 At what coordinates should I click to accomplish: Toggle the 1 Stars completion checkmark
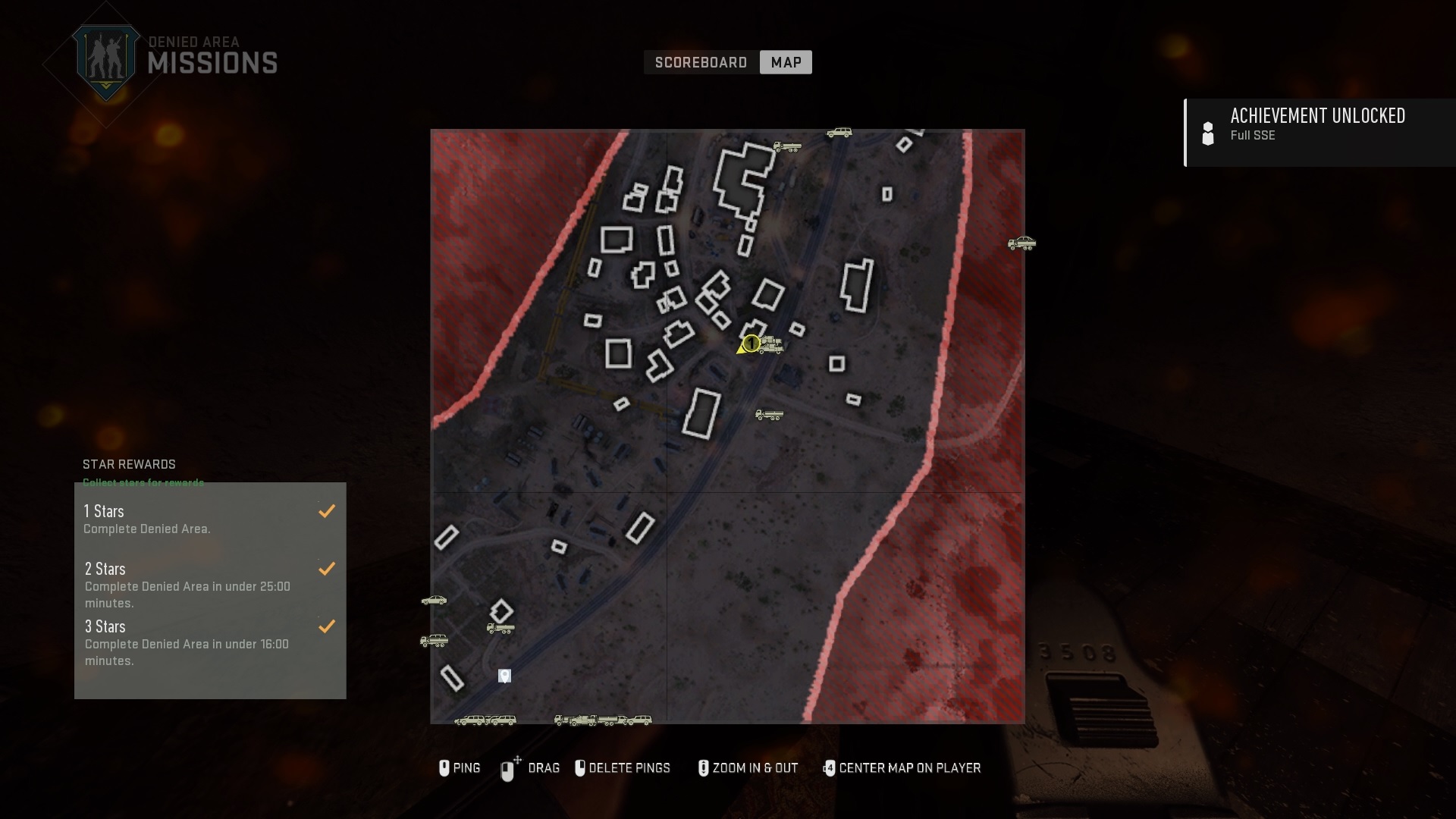coord(328,511)
